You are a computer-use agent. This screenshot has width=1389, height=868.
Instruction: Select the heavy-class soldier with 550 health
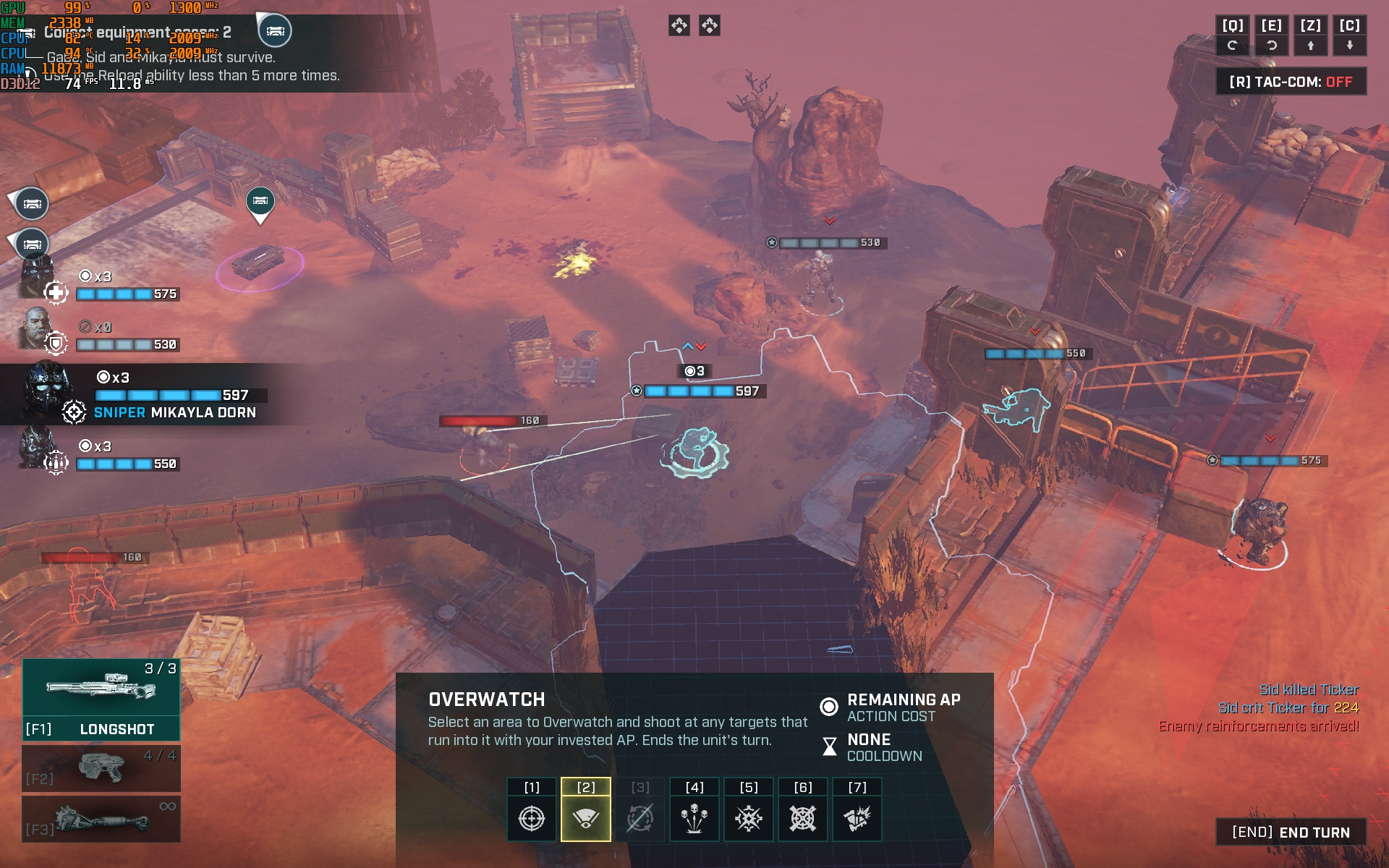pyautogui.click(x=38, y=448)
